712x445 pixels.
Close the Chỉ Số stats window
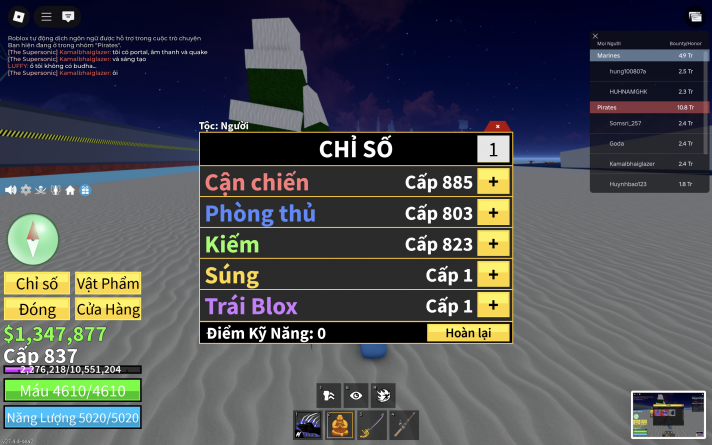click(x=498, y=126)
